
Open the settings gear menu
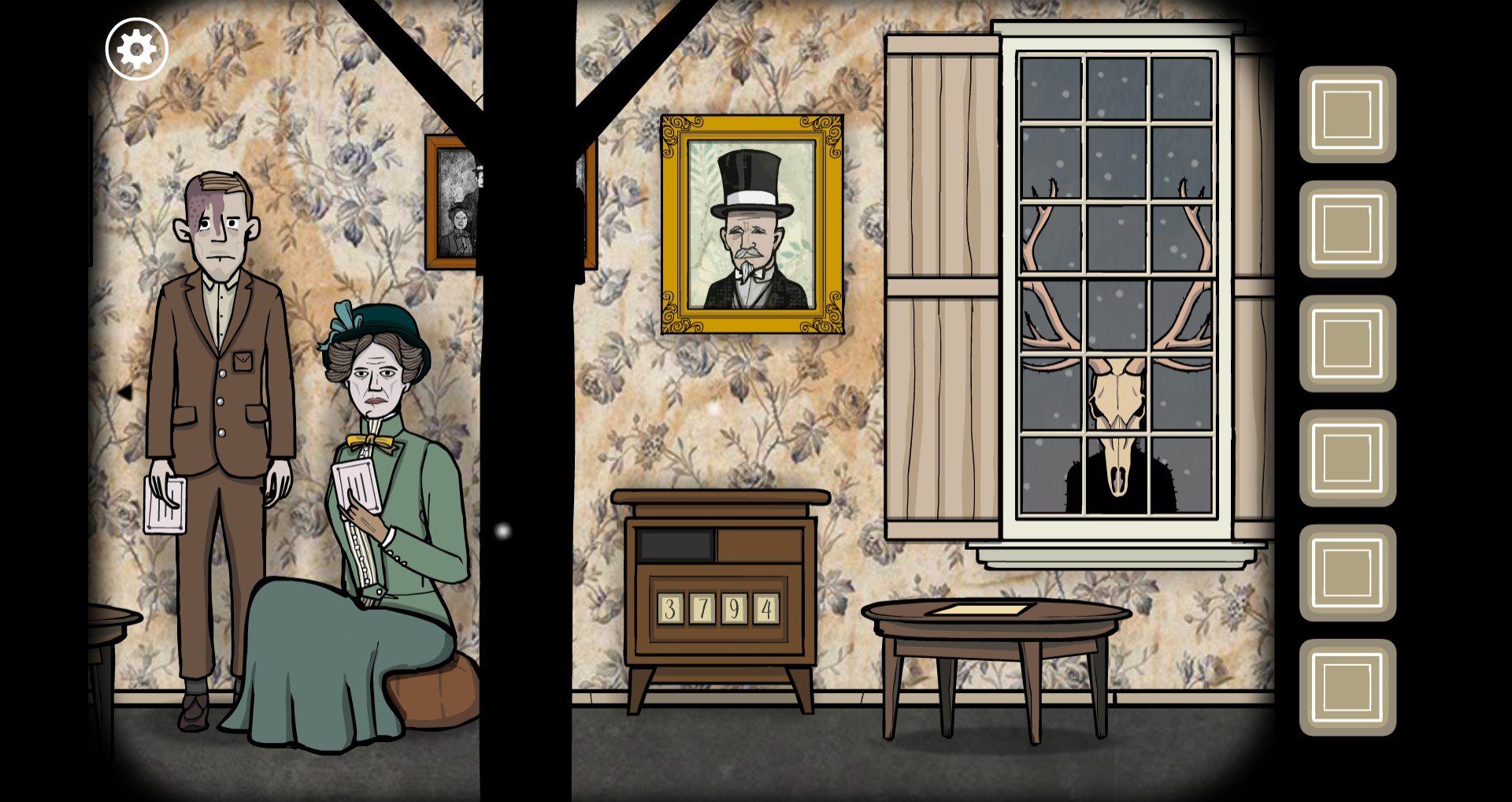pos(137,50)
